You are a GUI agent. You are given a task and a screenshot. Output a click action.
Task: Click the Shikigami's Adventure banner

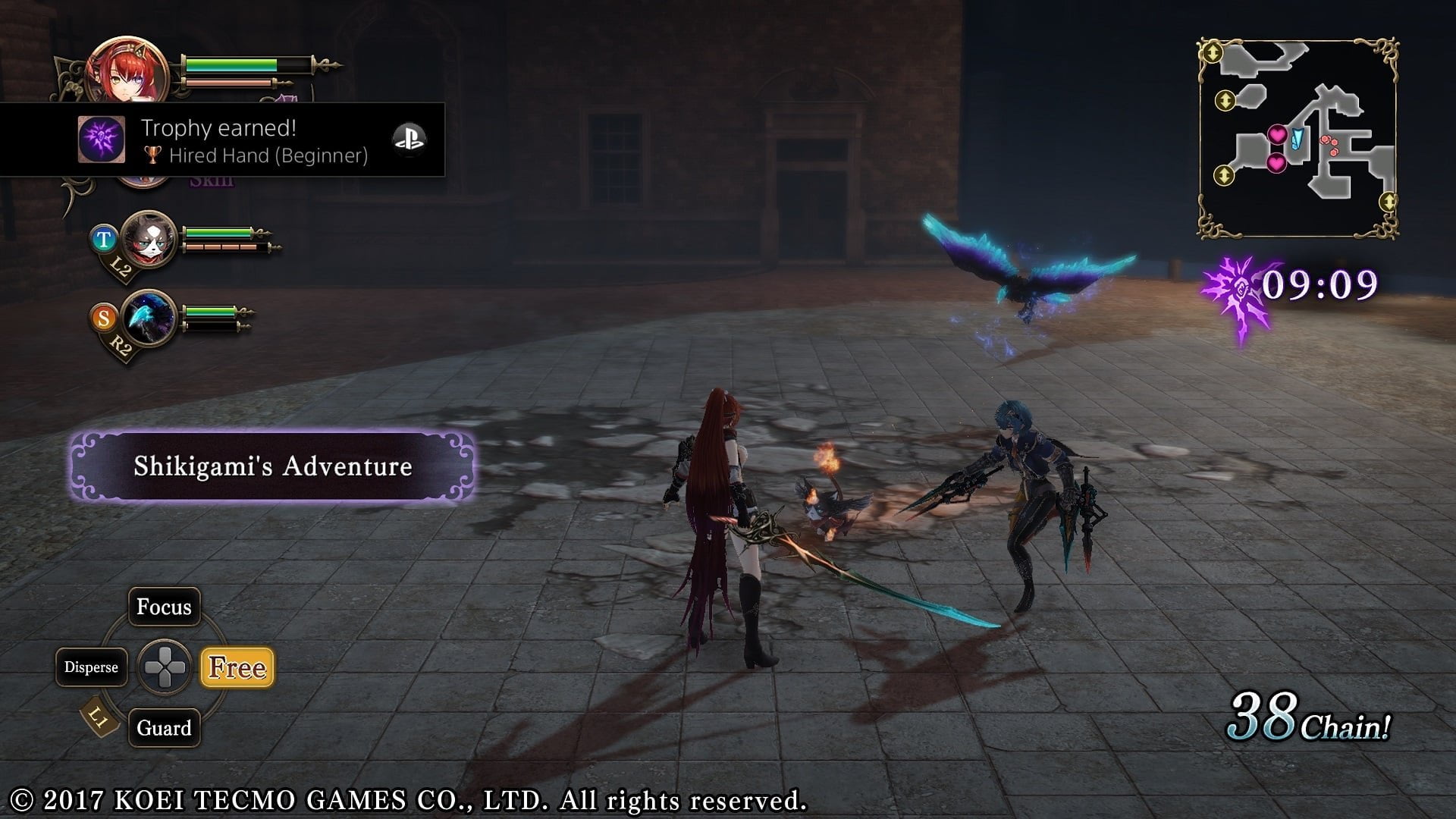point(273,466)
